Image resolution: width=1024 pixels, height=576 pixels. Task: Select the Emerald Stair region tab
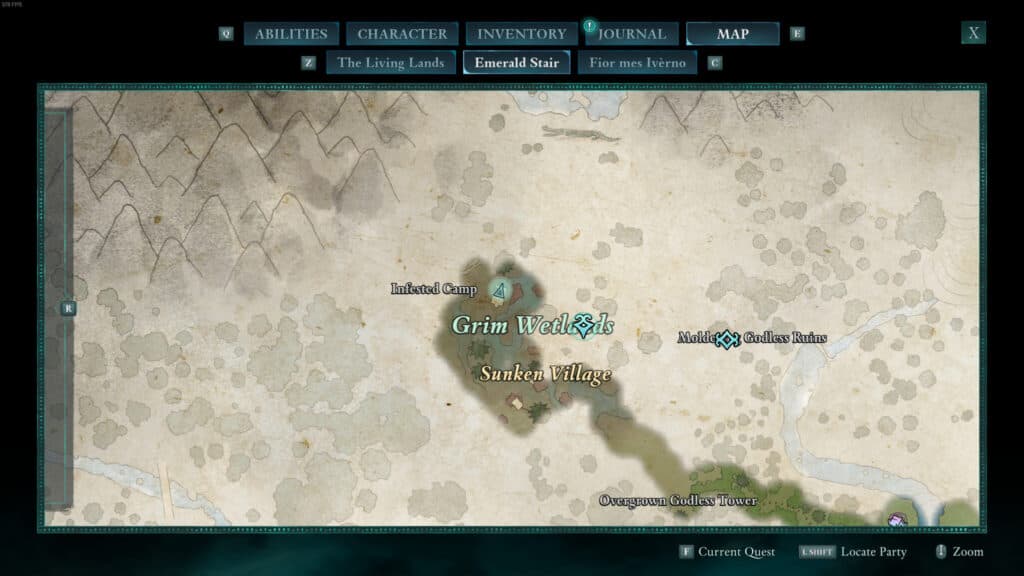click(516, 63)
